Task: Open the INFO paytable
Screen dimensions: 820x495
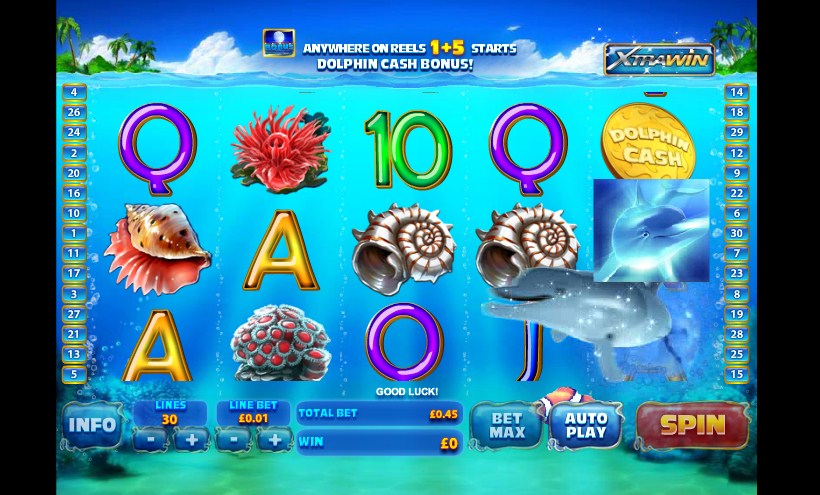Action: coord(91,425)
